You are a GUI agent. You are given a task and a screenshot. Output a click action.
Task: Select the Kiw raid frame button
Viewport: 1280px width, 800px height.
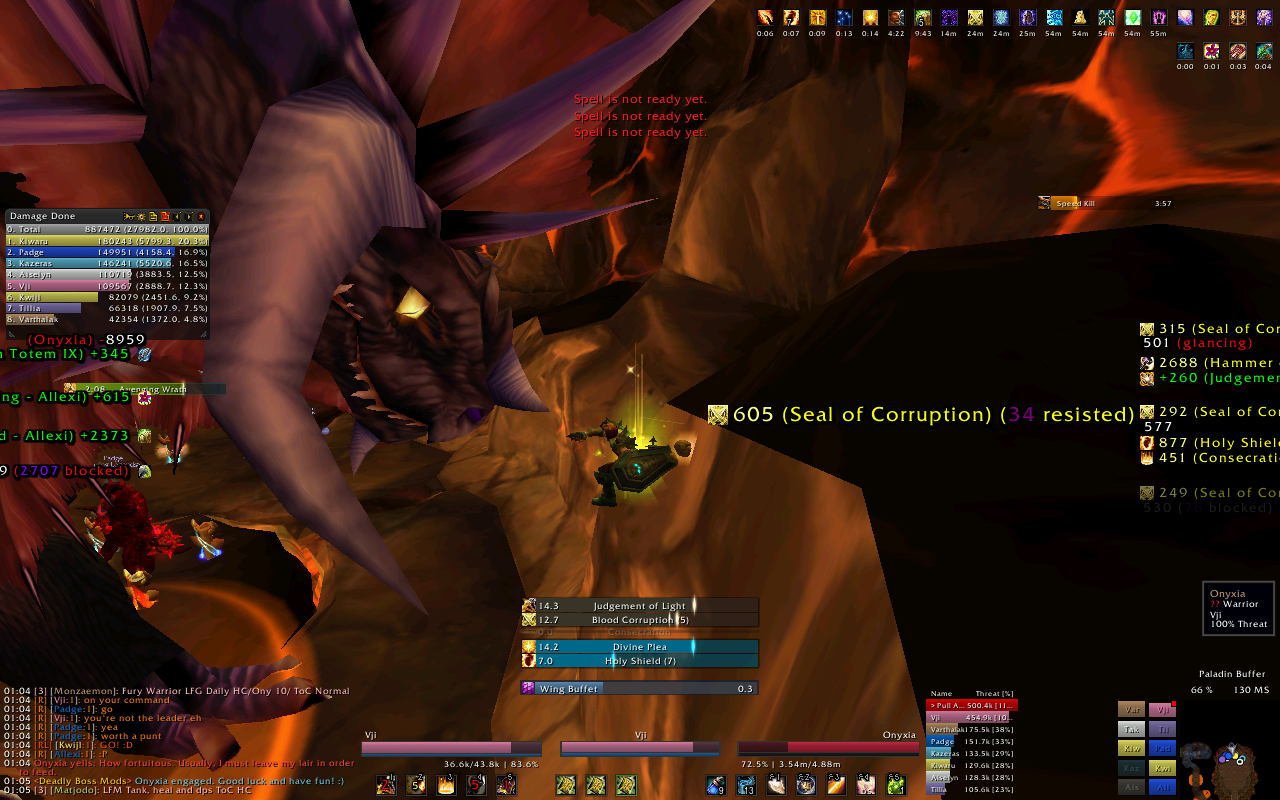pos(1131,748)
